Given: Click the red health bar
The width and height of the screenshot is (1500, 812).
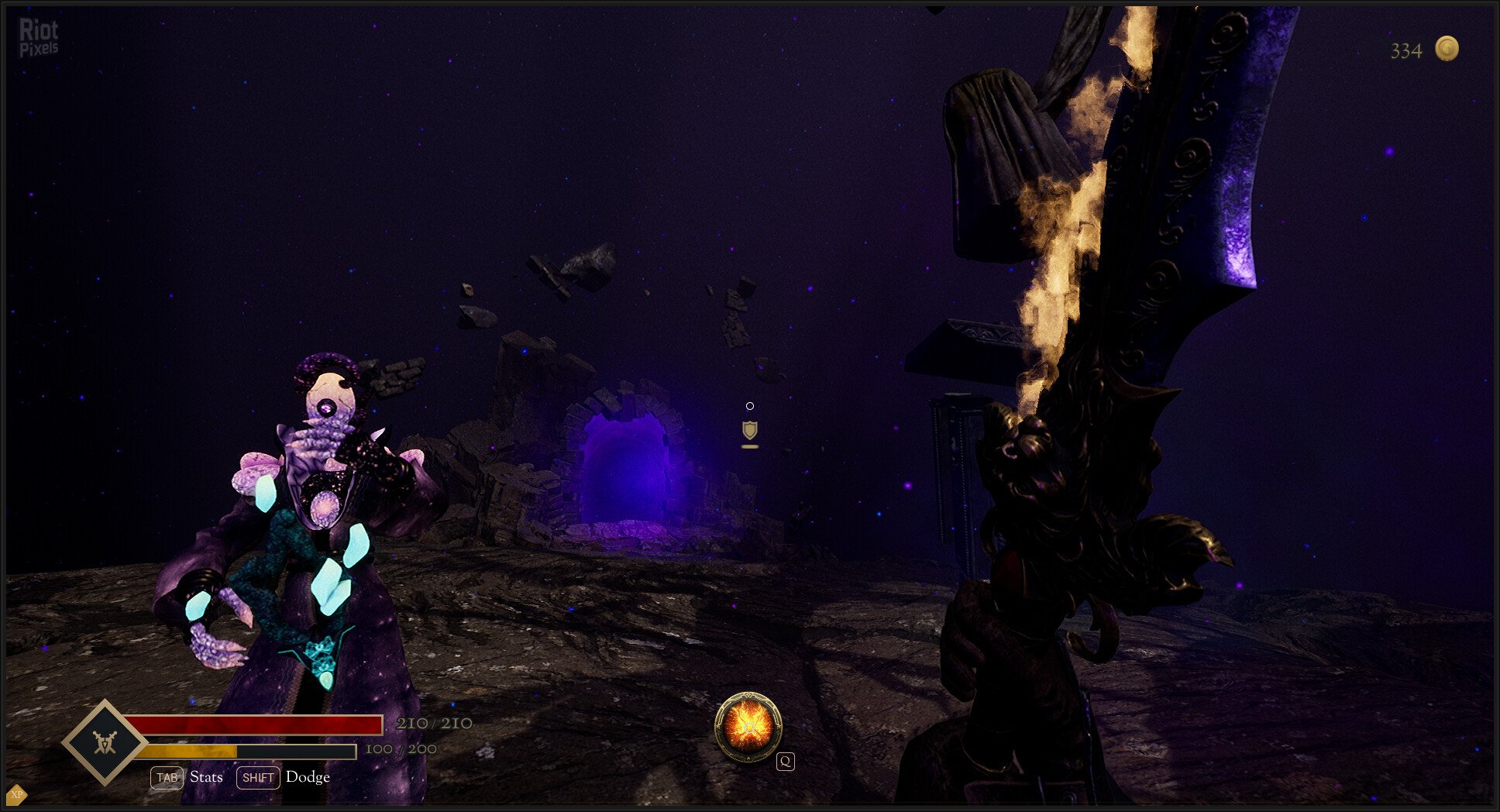Looking at the screenshot, I should [x=256, y=724].
